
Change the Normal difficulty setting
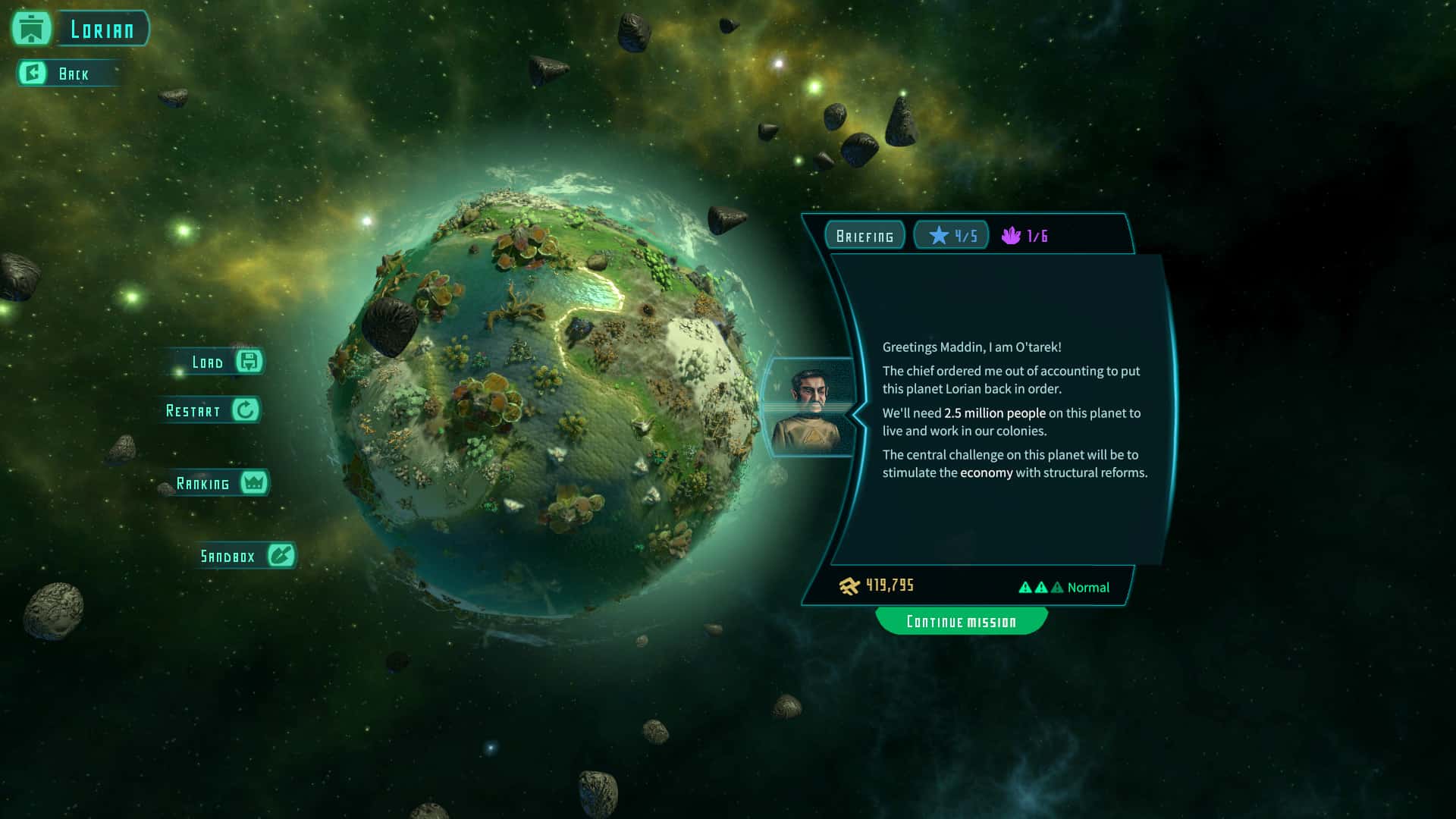tap(1063, 587)
